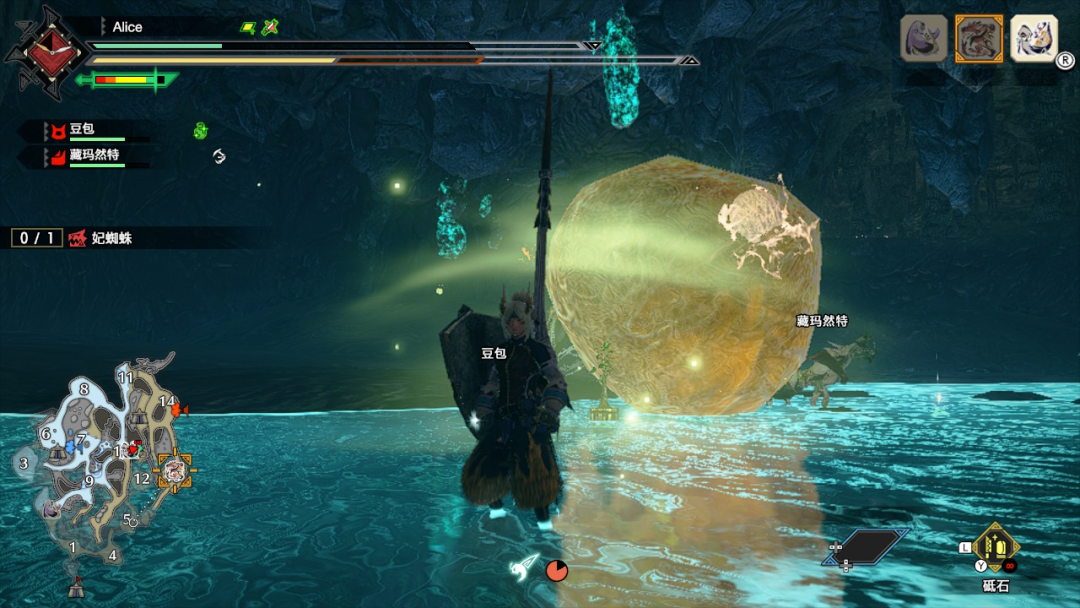Choose the orange-framed red monster icon
Viewport: 1080px width, 608px height.
pos(978,39)
